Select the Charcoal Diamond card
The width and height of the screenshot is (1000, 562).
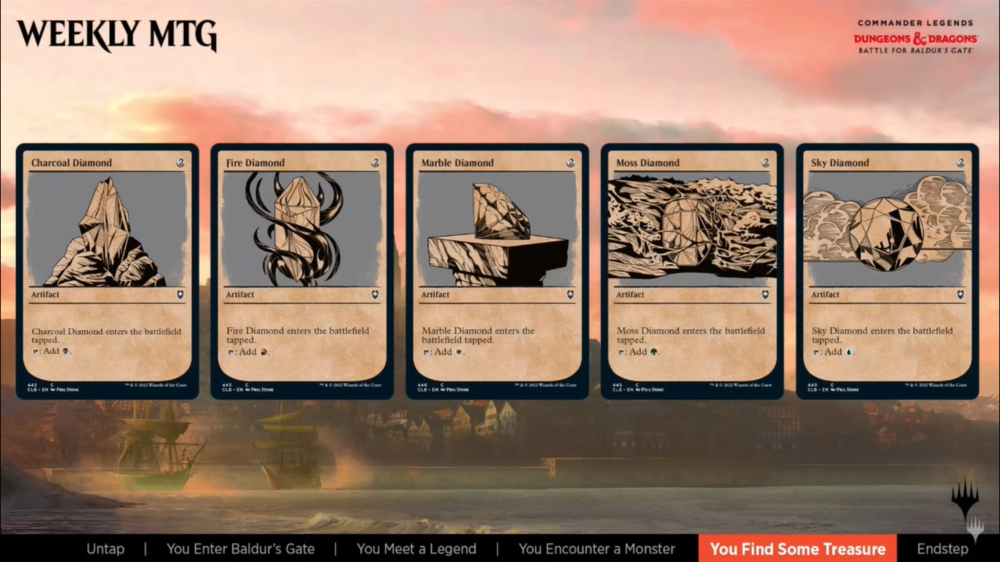(107, 271)
